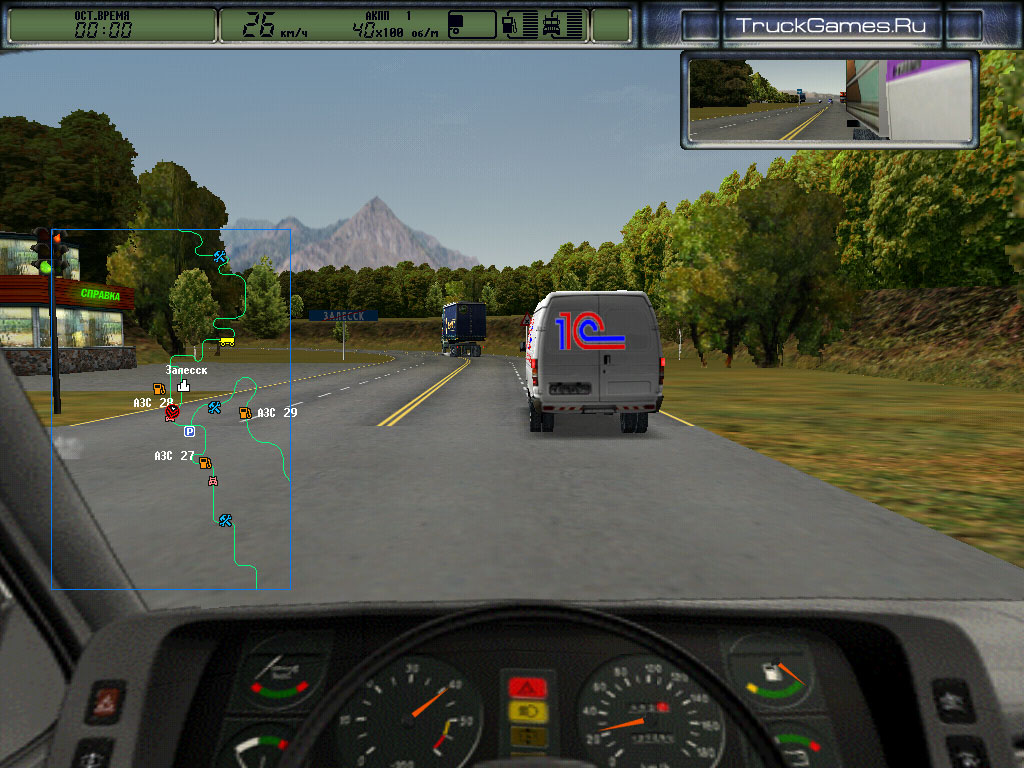Select the blue parking P map marker

point(189,431)
